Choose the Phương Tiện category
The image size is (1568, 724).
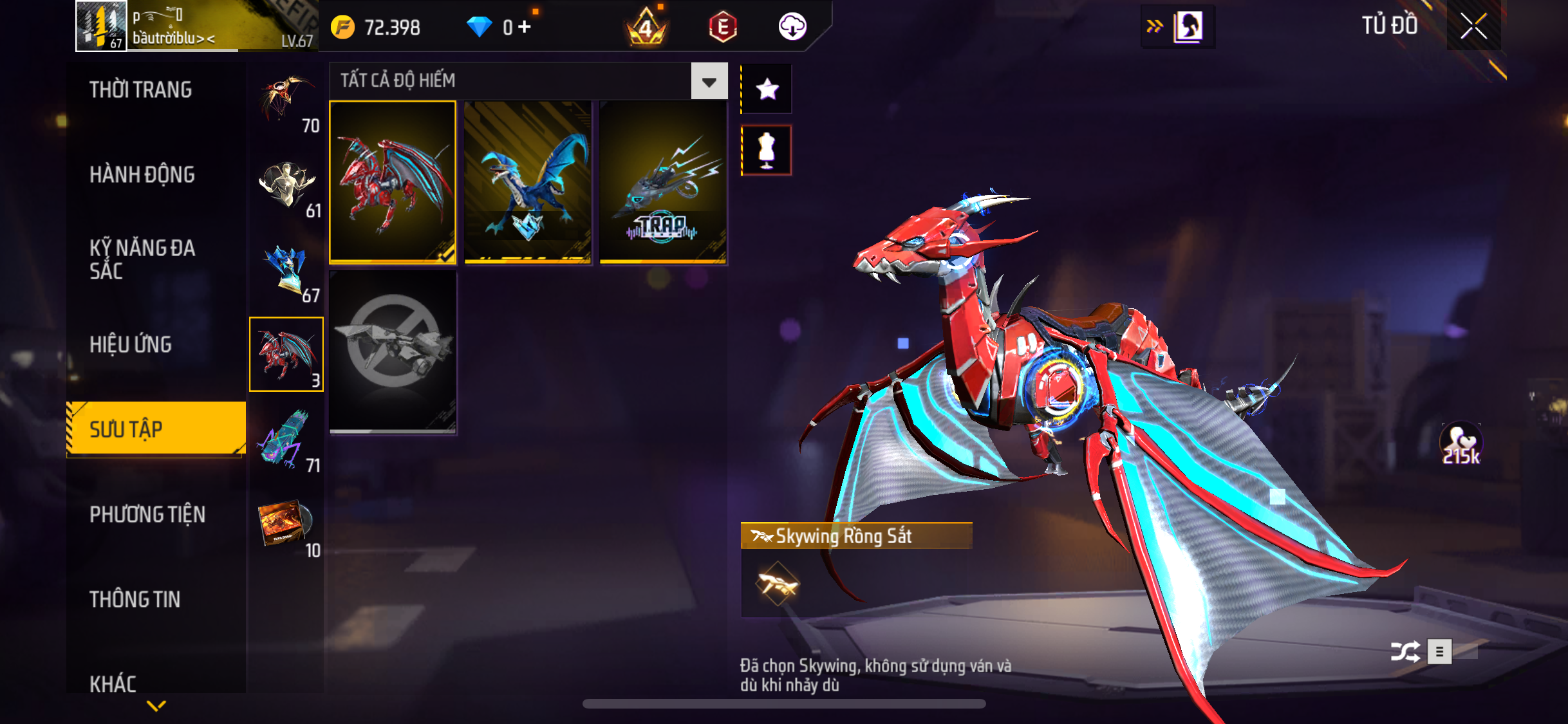click(x=147, y=515)
